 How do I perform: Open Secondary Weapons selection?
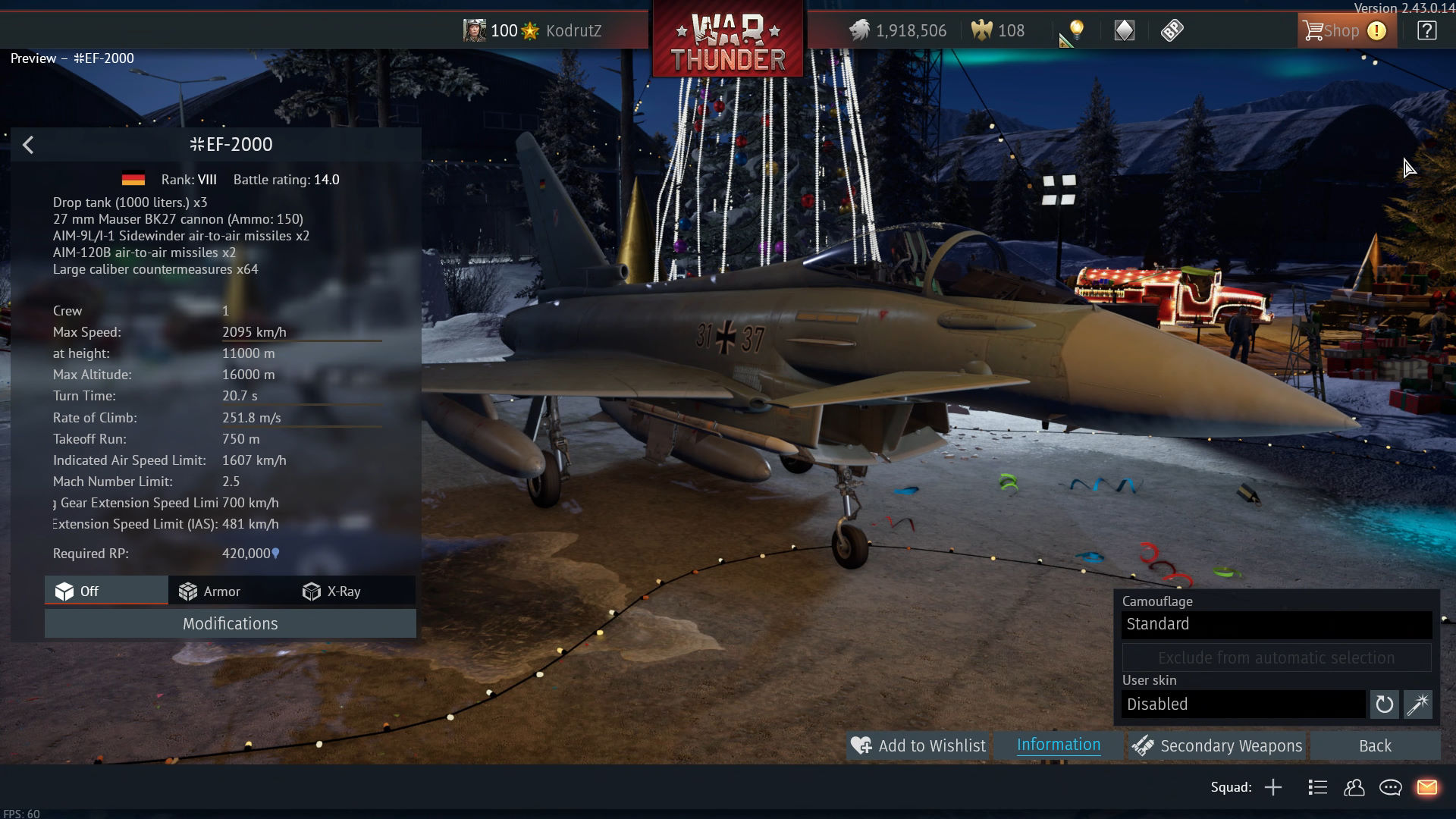point(1217,745)
